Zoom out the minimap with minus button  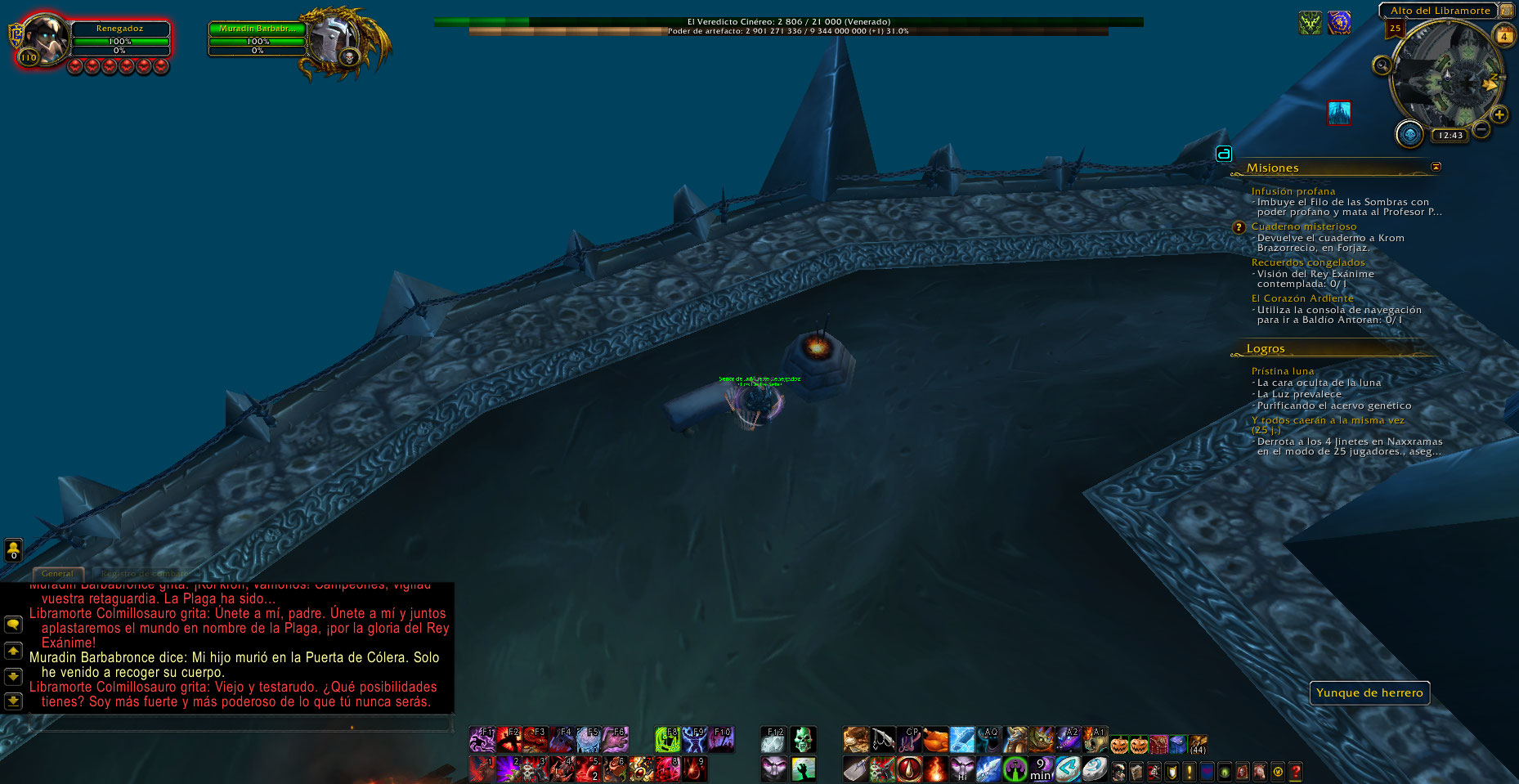coord(1481,129)
